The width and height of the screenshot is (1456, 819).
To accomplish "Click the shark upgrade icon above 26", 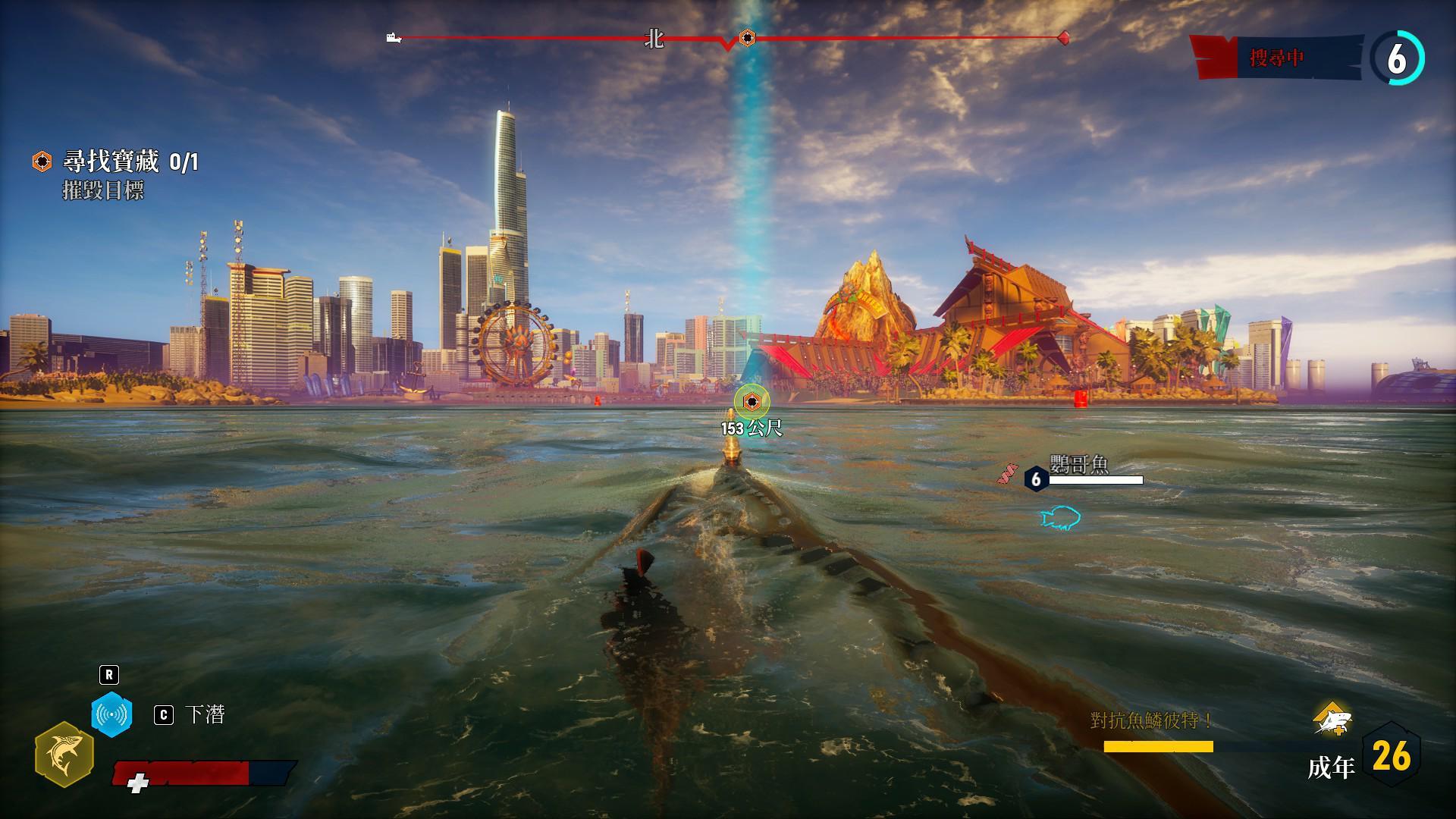I will tap(1332, 720).
